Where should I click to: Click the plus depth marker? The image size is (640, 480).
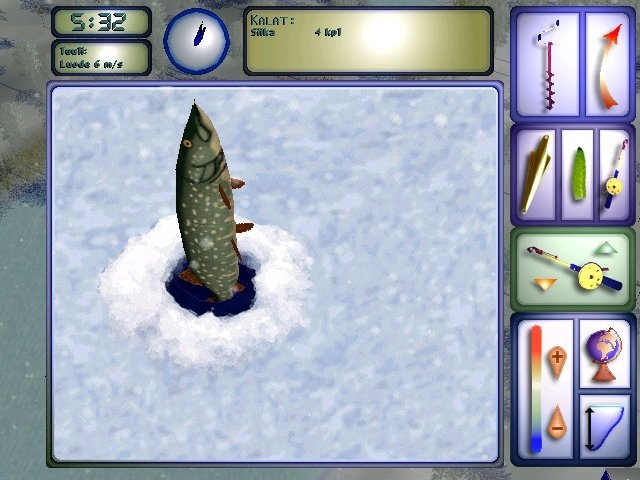click(557, 358)
